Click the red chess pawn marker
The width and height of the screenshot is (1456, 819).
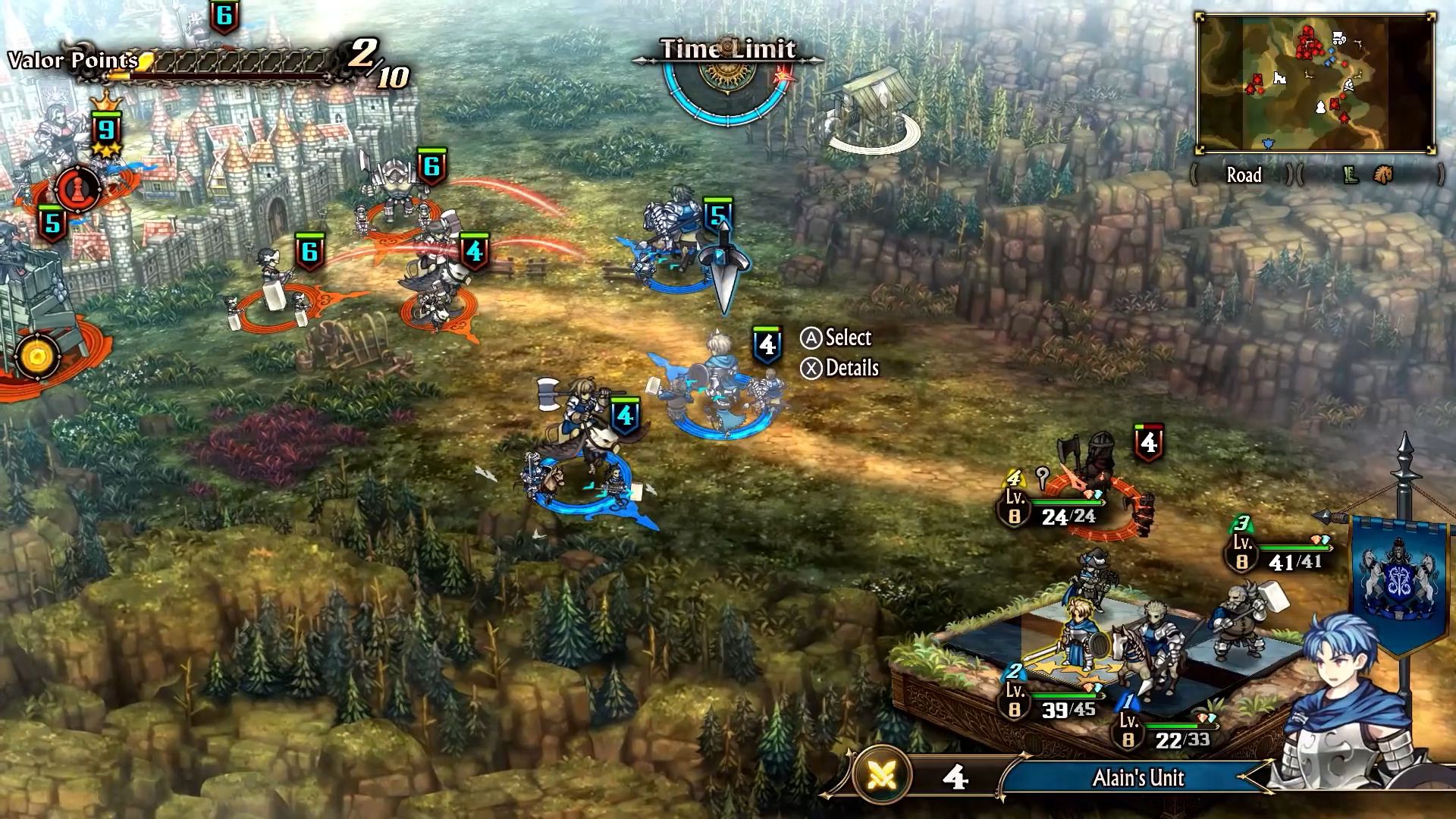pyautogui.click(x=77, y=187)
